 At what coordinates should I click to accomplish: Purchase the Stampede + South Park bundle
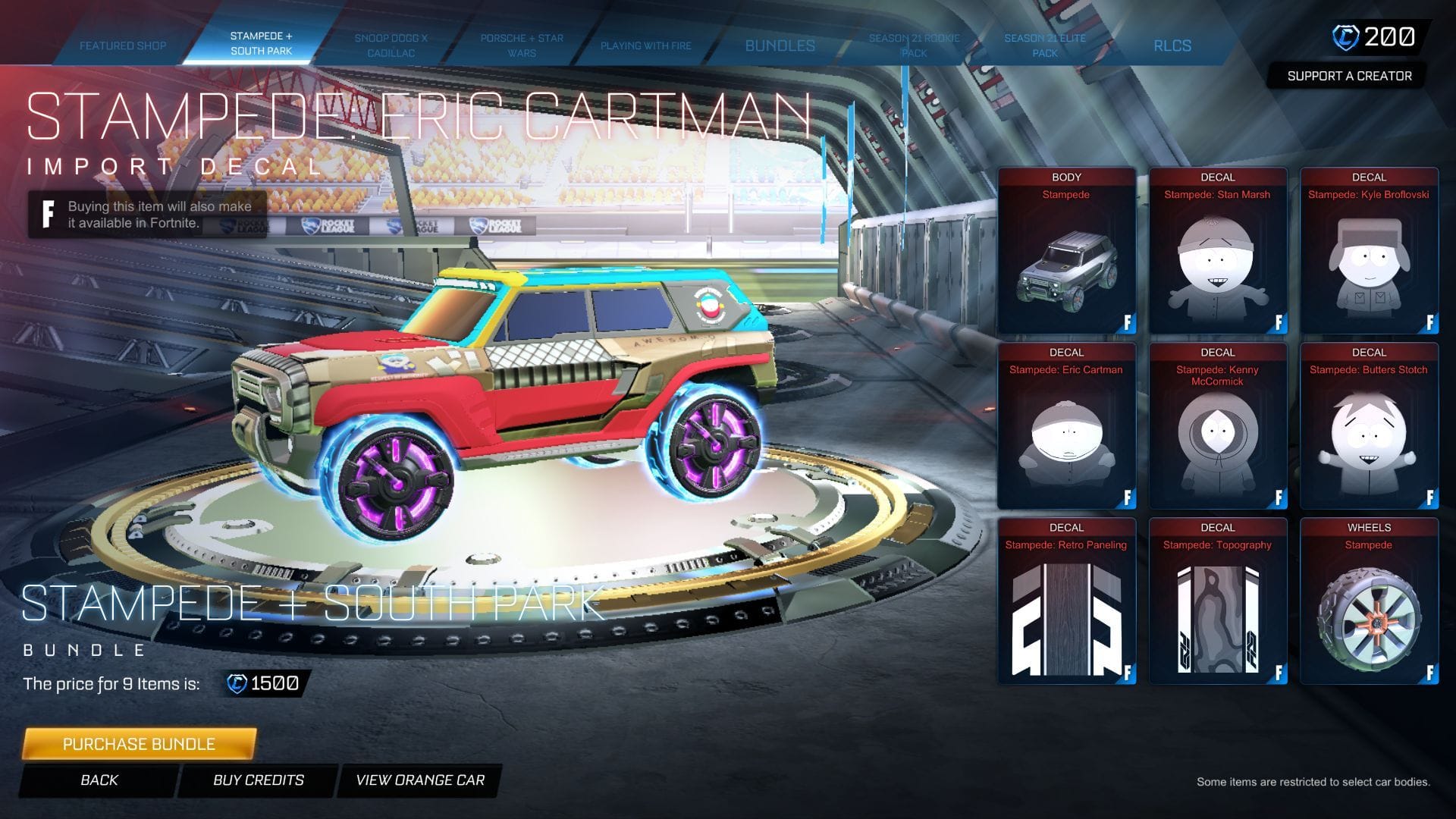coord(139,744)
